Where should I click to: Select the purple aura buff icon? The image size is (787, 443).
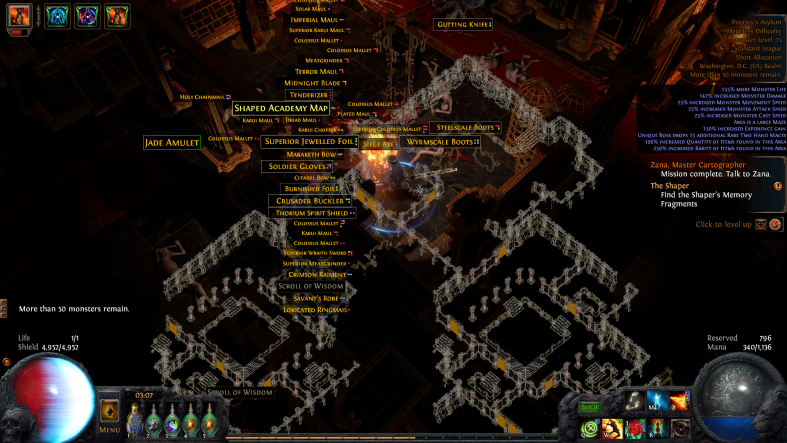point(87,17)
